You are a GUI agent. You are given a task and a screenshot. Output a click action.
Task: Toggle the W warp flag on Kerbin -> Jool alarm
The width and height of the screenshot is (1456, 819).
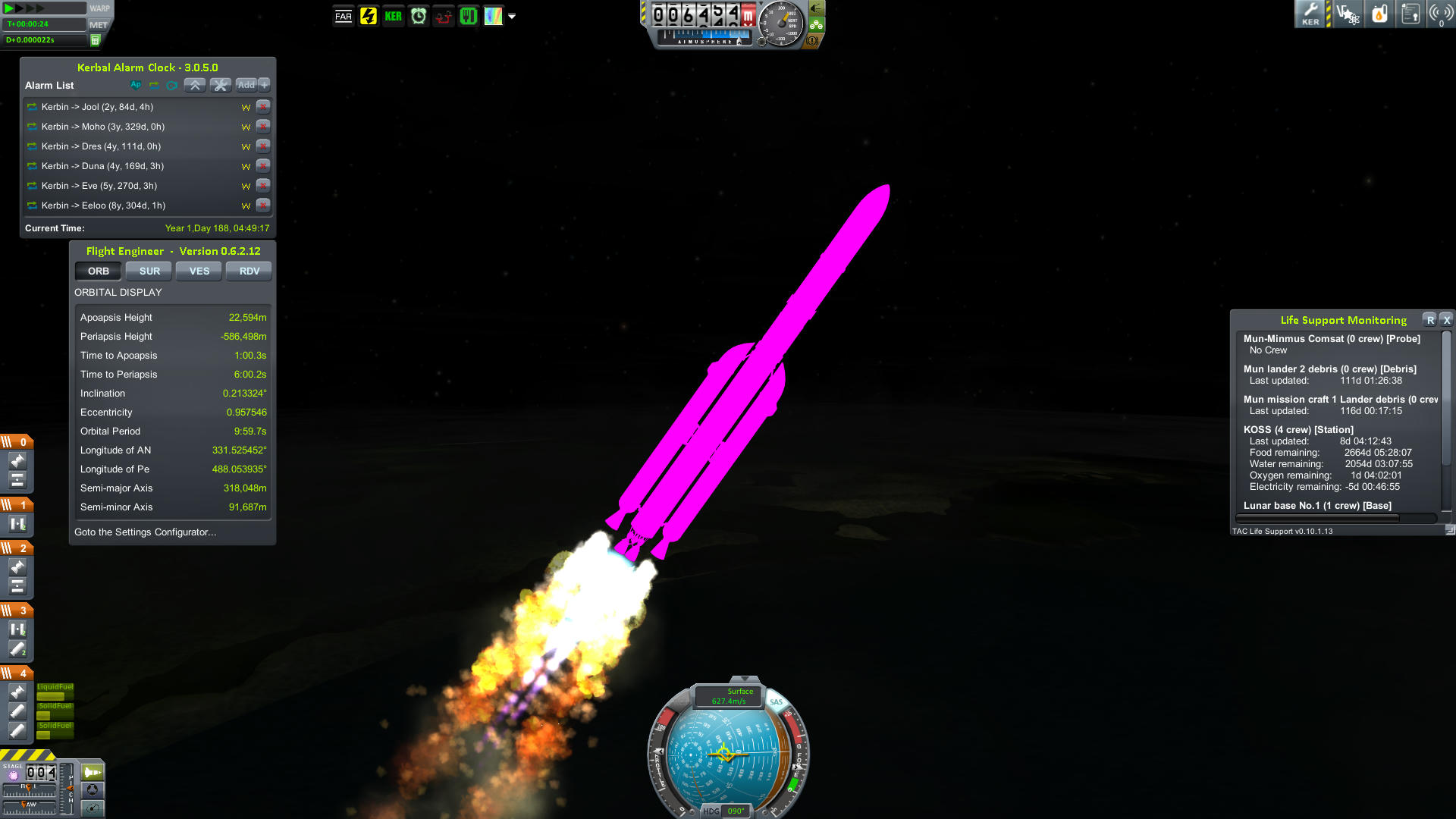pyautogui.click(x=245, y=107)
